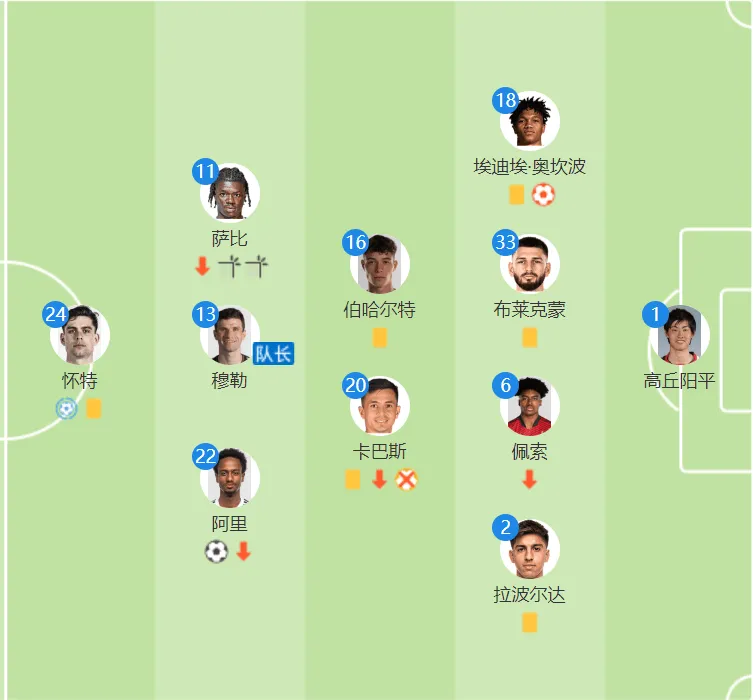This screenshot has width=753, height=700.
Task: Choose 萨比 number 11 avatar
Action: tap(230, 193)
